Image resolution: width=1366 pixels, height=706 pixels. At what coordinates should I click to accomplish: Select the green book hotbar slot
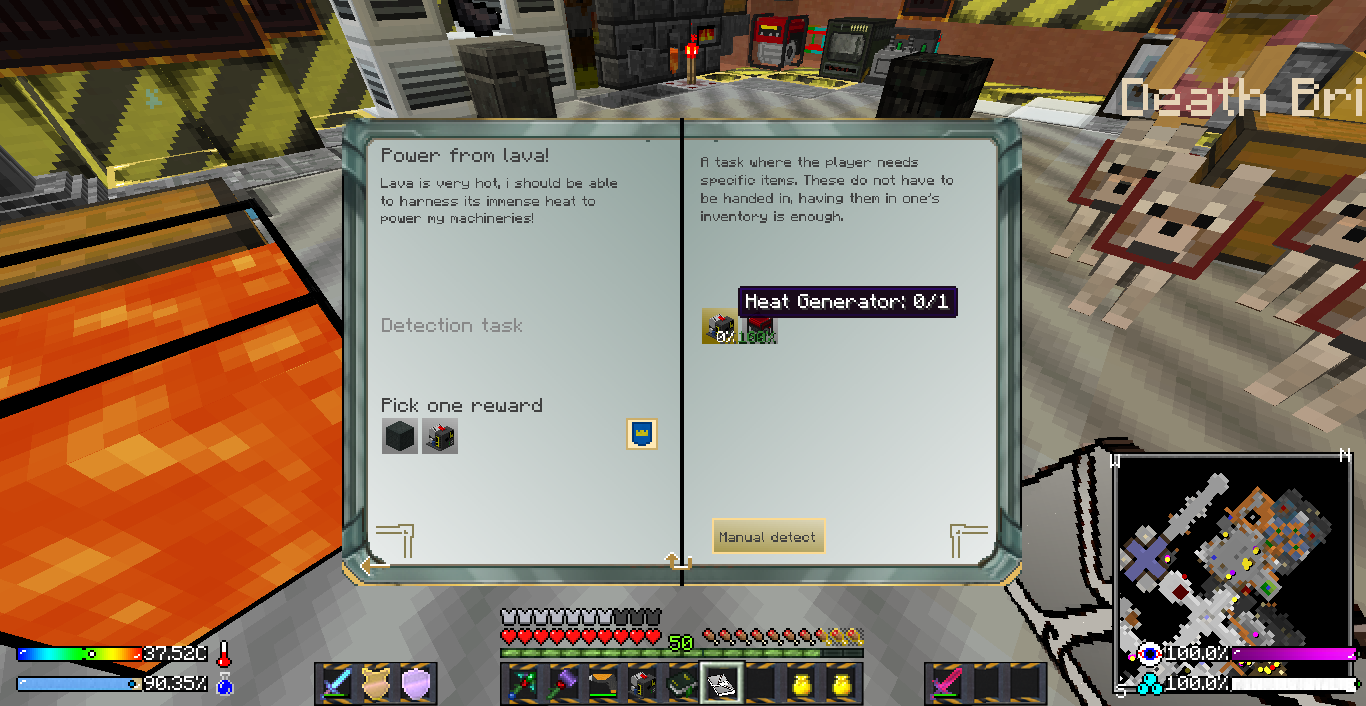click(x=681, y=683)
